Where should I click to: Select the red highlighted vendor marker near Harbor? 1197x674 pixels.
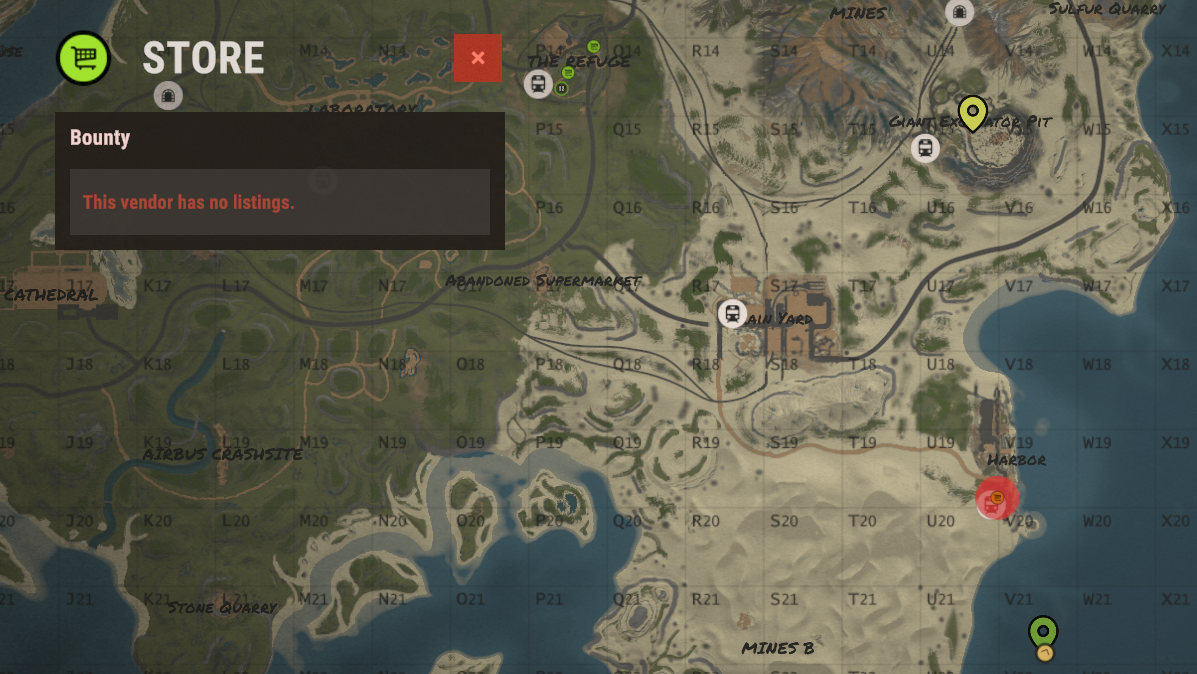pos(996,498)
